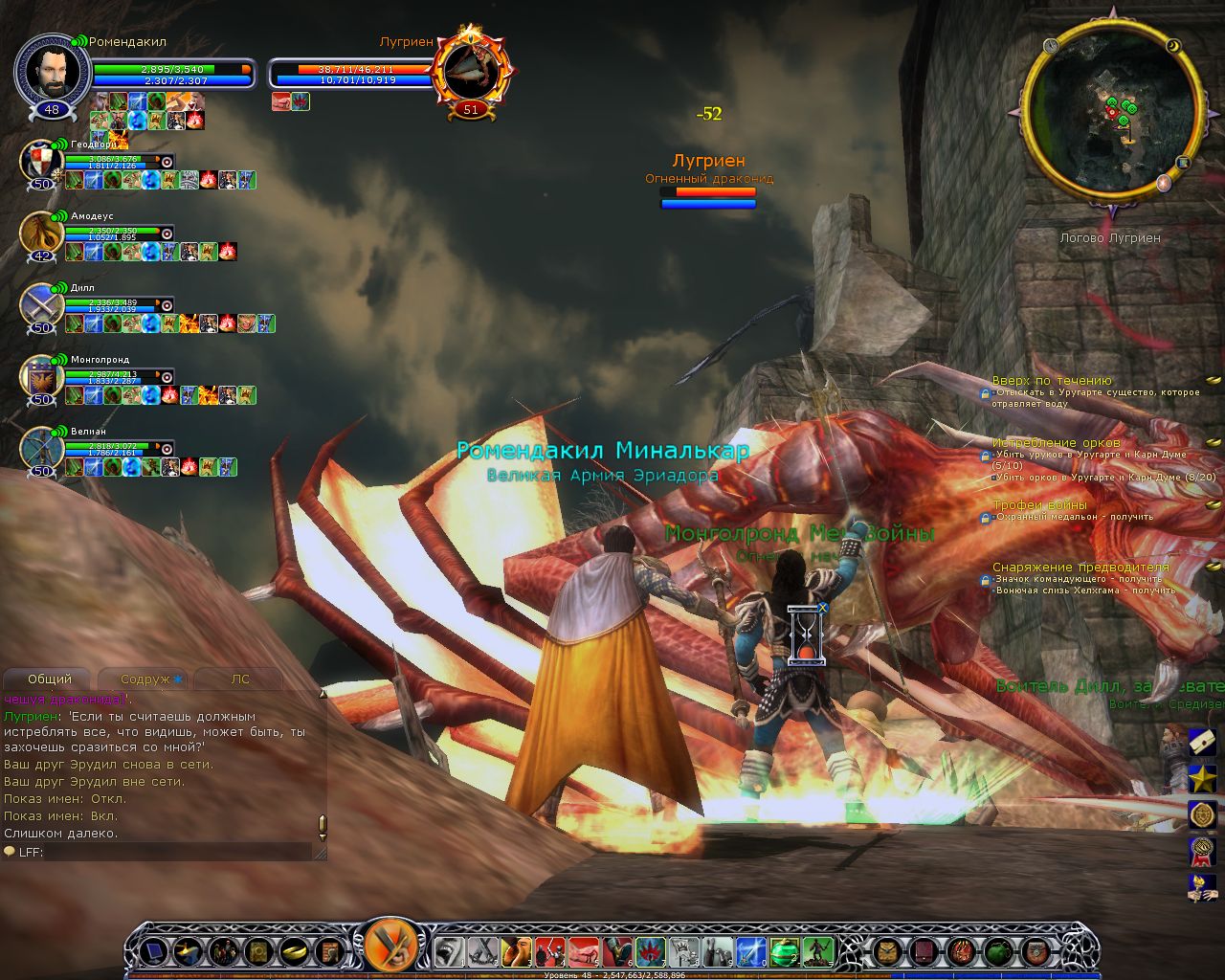Select party member Велиан's bow portrait
This screenshot has height=980, width=1225.
pyautogui.click(x=41, y=448)
